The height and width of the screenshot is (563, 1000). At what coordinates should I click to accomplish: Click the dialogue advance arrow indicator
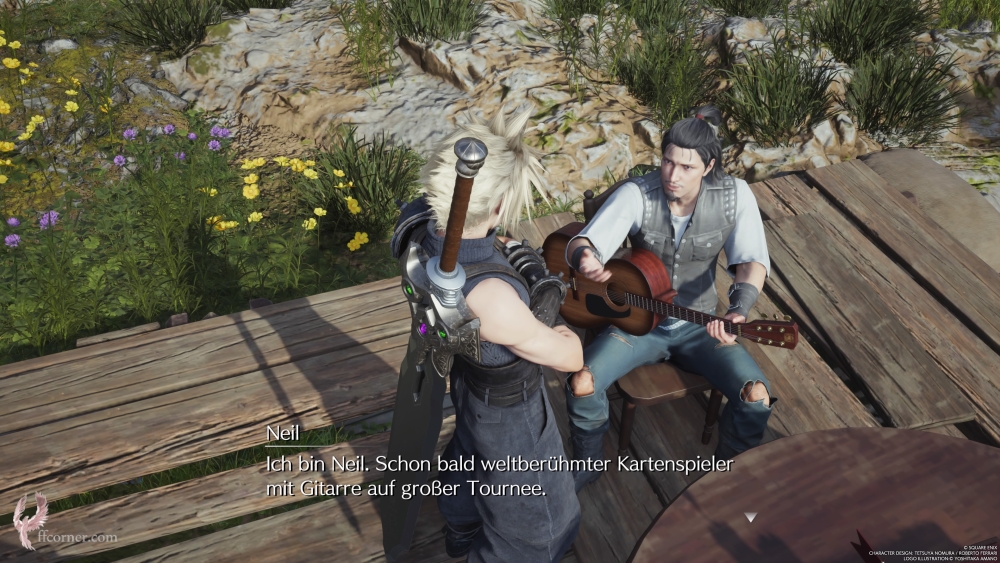[750, 517]
